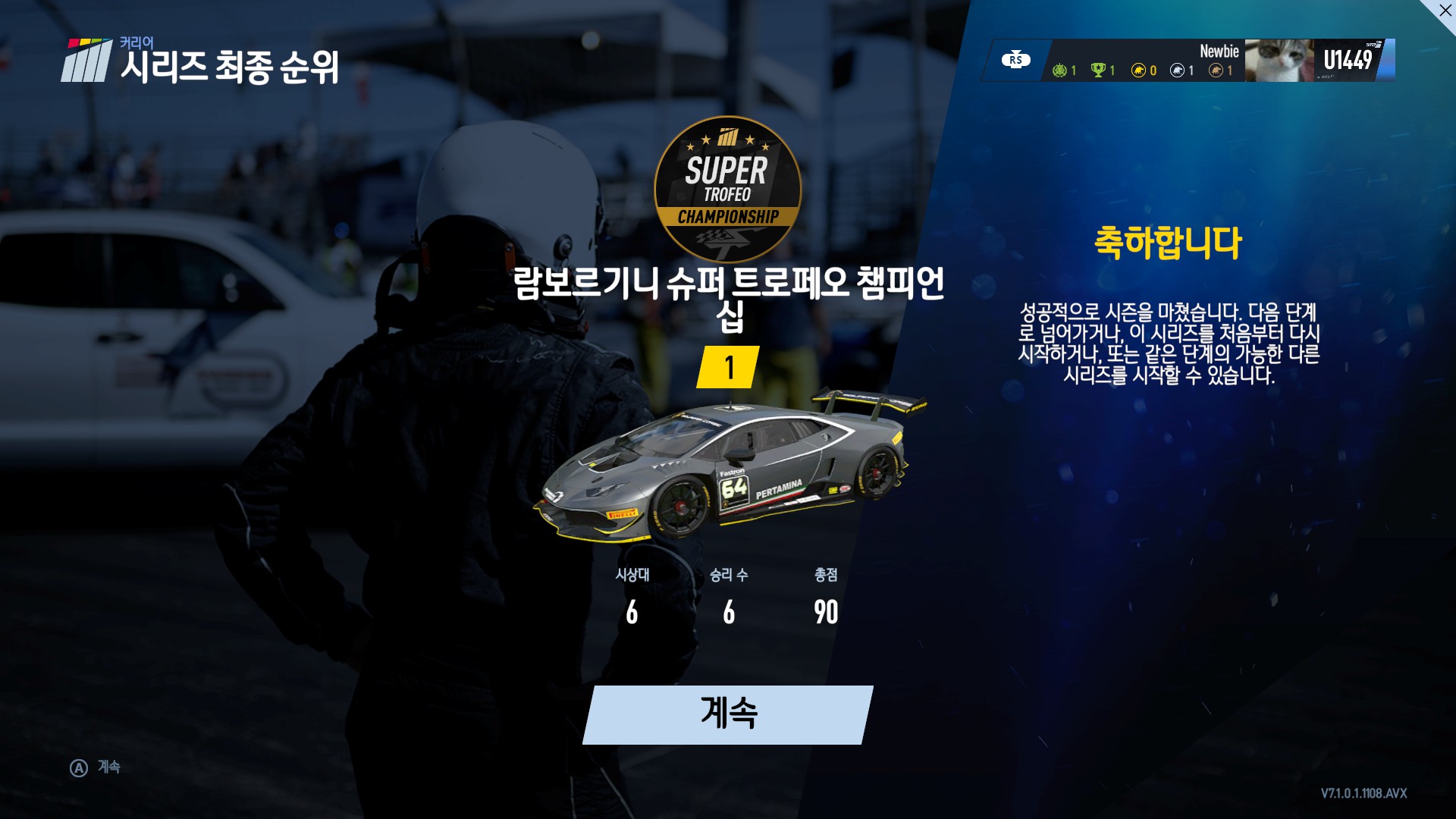The image size is (1456, 819).
Task: Close the screen with the corner X
Action: (1445, 11)
